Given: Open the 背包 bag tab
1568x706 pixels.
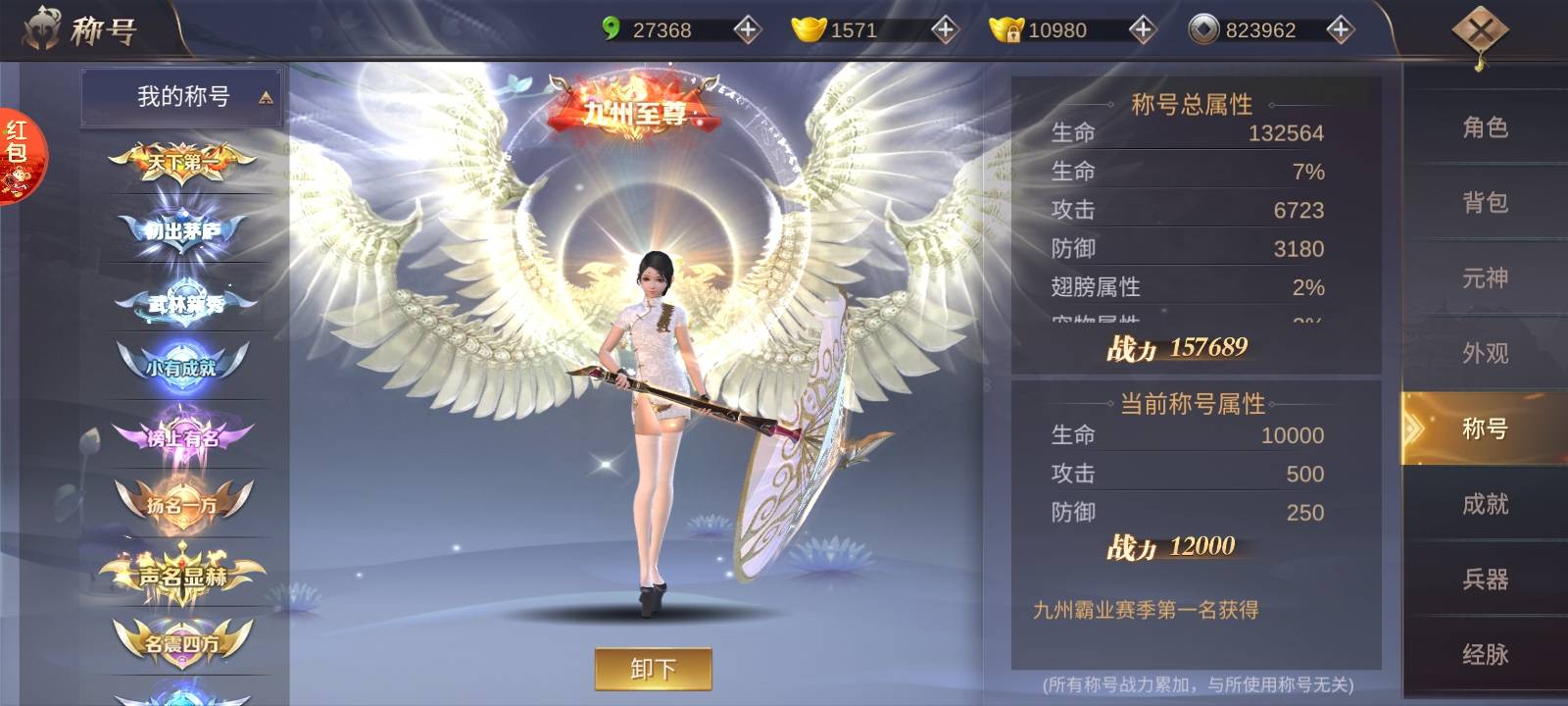Looking at the screenshot, I should [x=1485, y=203].
